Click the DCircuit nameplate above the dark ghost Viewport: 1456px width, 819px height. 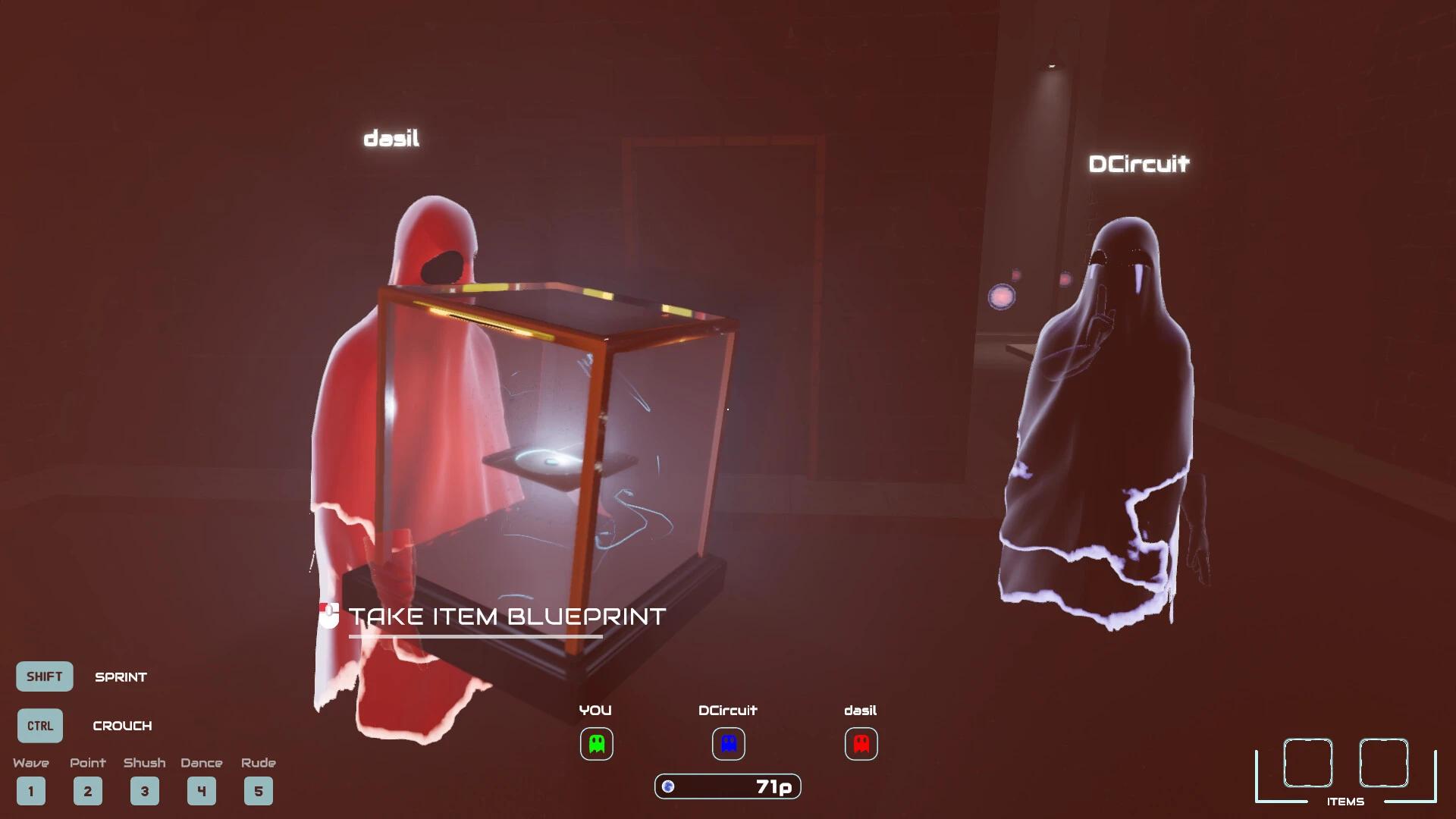pos(1141,163)
